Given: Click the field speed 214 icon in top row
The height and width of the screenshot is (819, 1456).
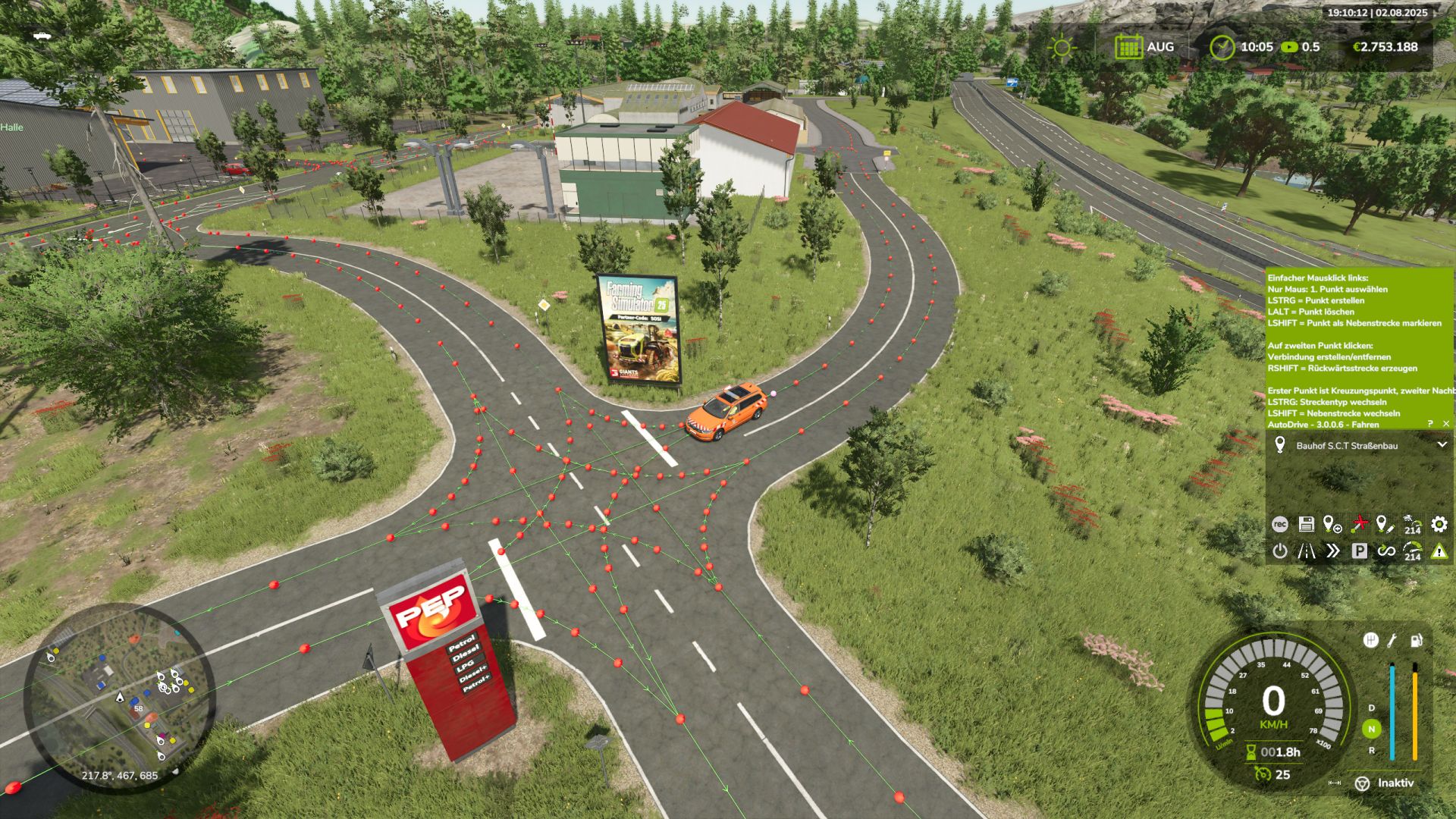Looking at the screenshot, I should click(x=1412, y=524).
